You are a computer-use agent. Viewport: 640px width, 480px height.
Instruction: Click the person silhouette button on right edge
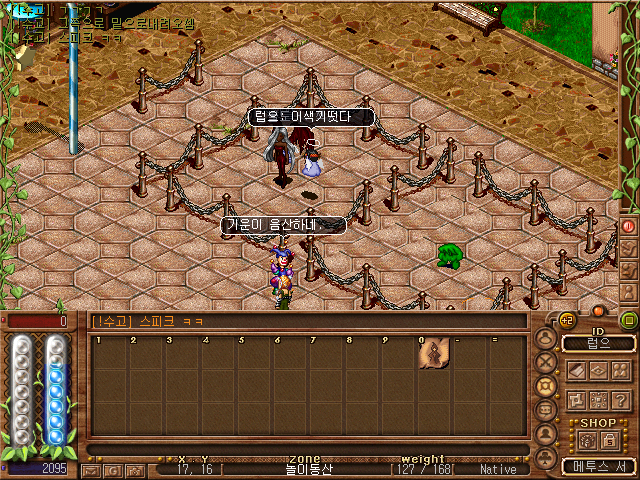click(x=629, y=289)
